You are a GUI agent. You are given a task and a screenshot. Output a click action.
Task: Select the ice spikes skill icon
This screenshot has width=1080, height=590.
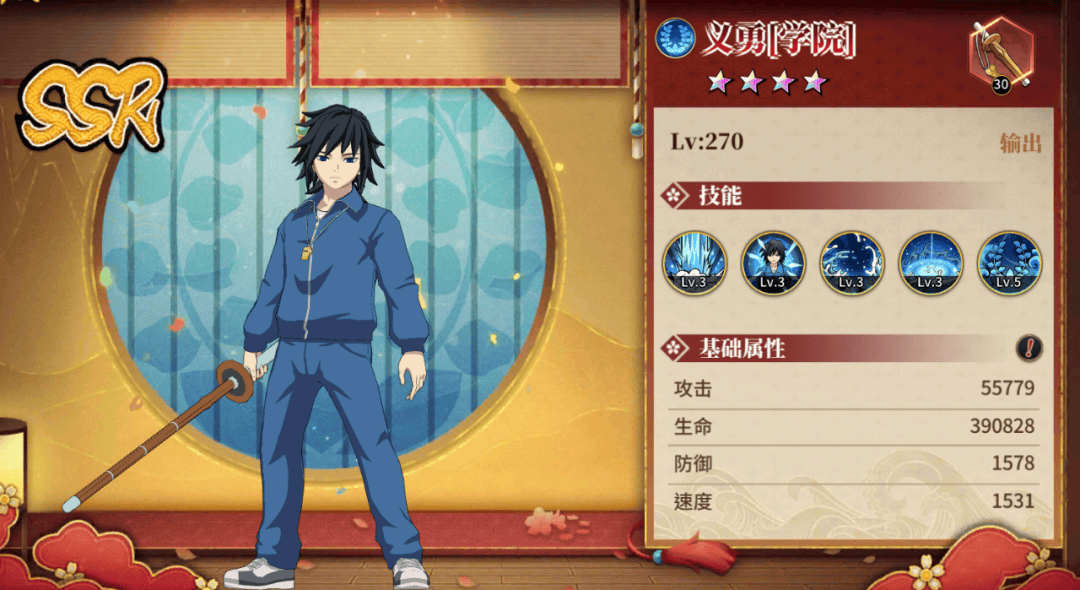click(x=695, y=263)
